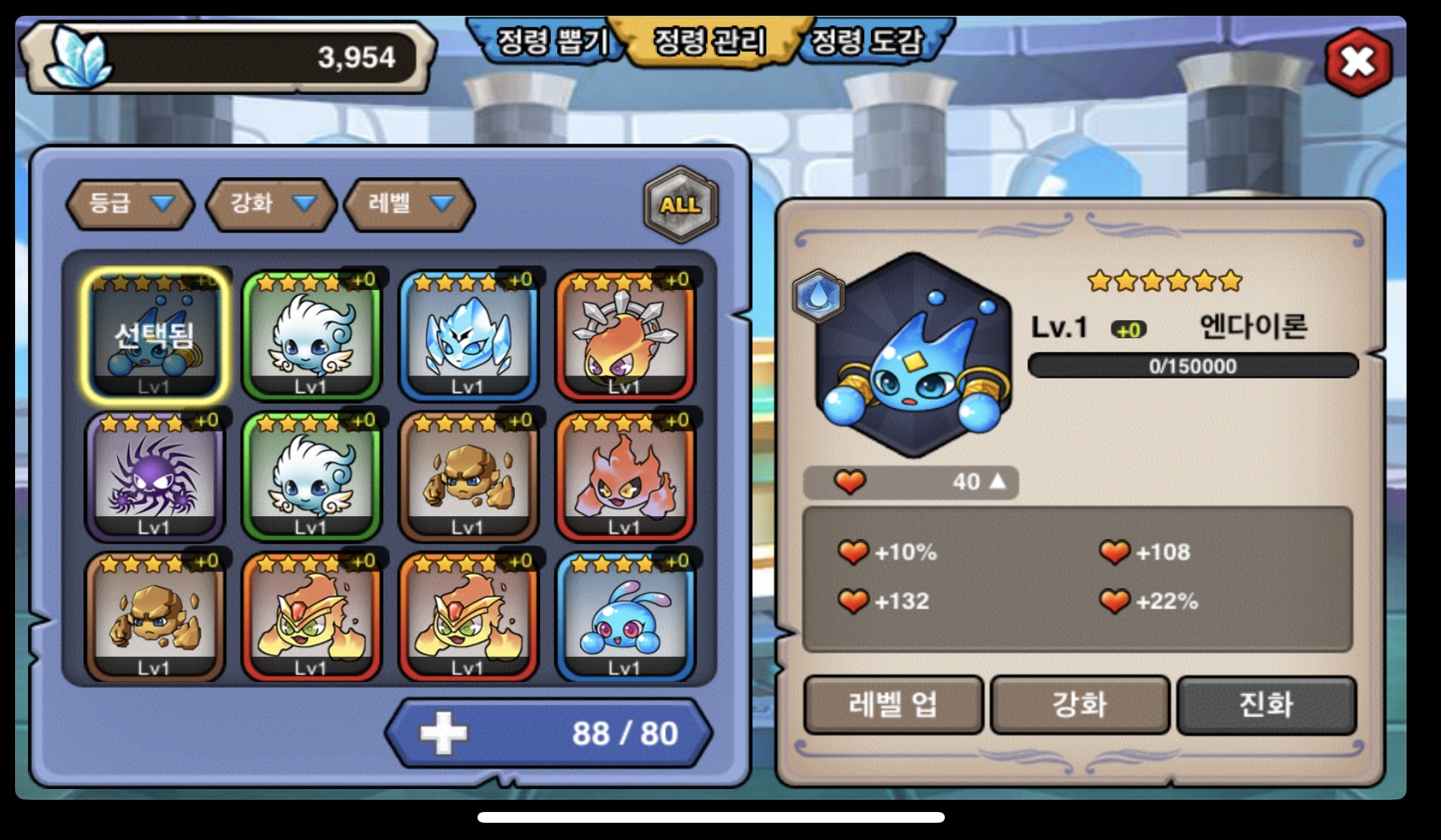
Task: Choose the purple spider spirit tile
Action: (x=154, y=476)
